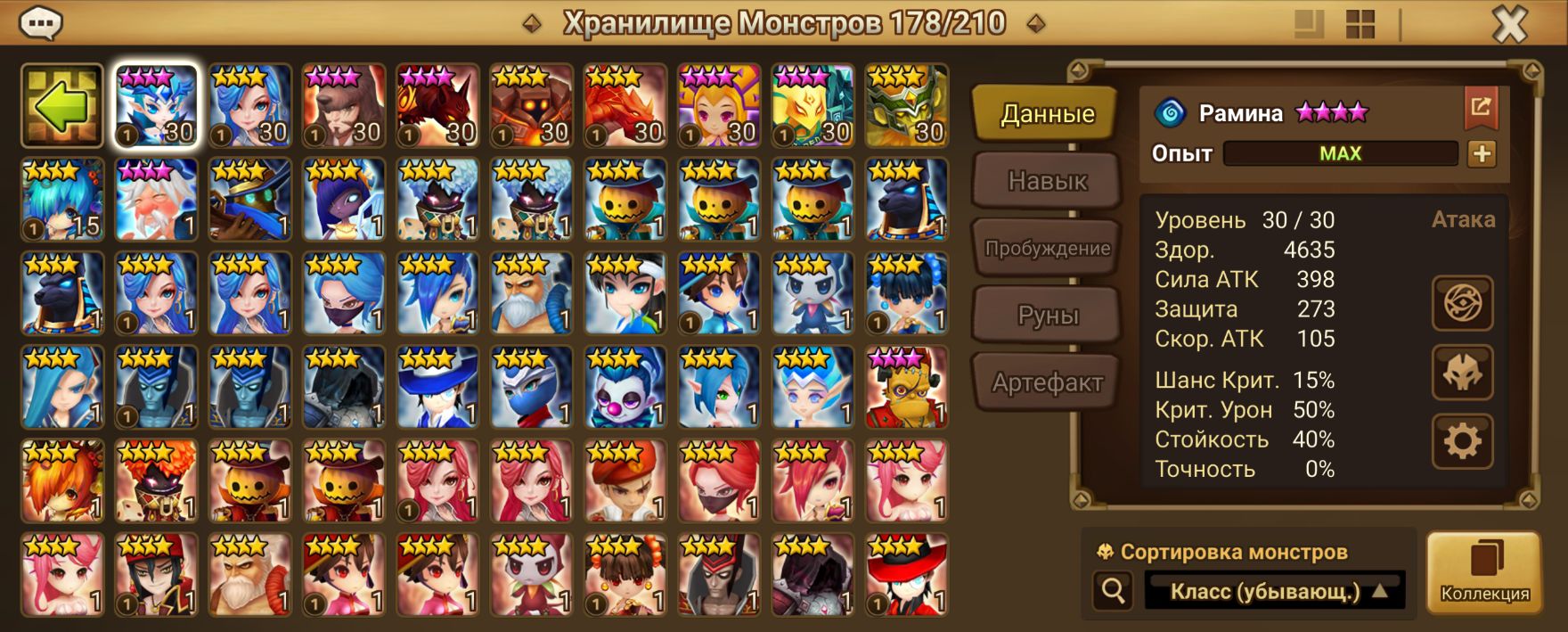
Task: Close the Monster Storage window
Action: click(x=1509, y=25)
